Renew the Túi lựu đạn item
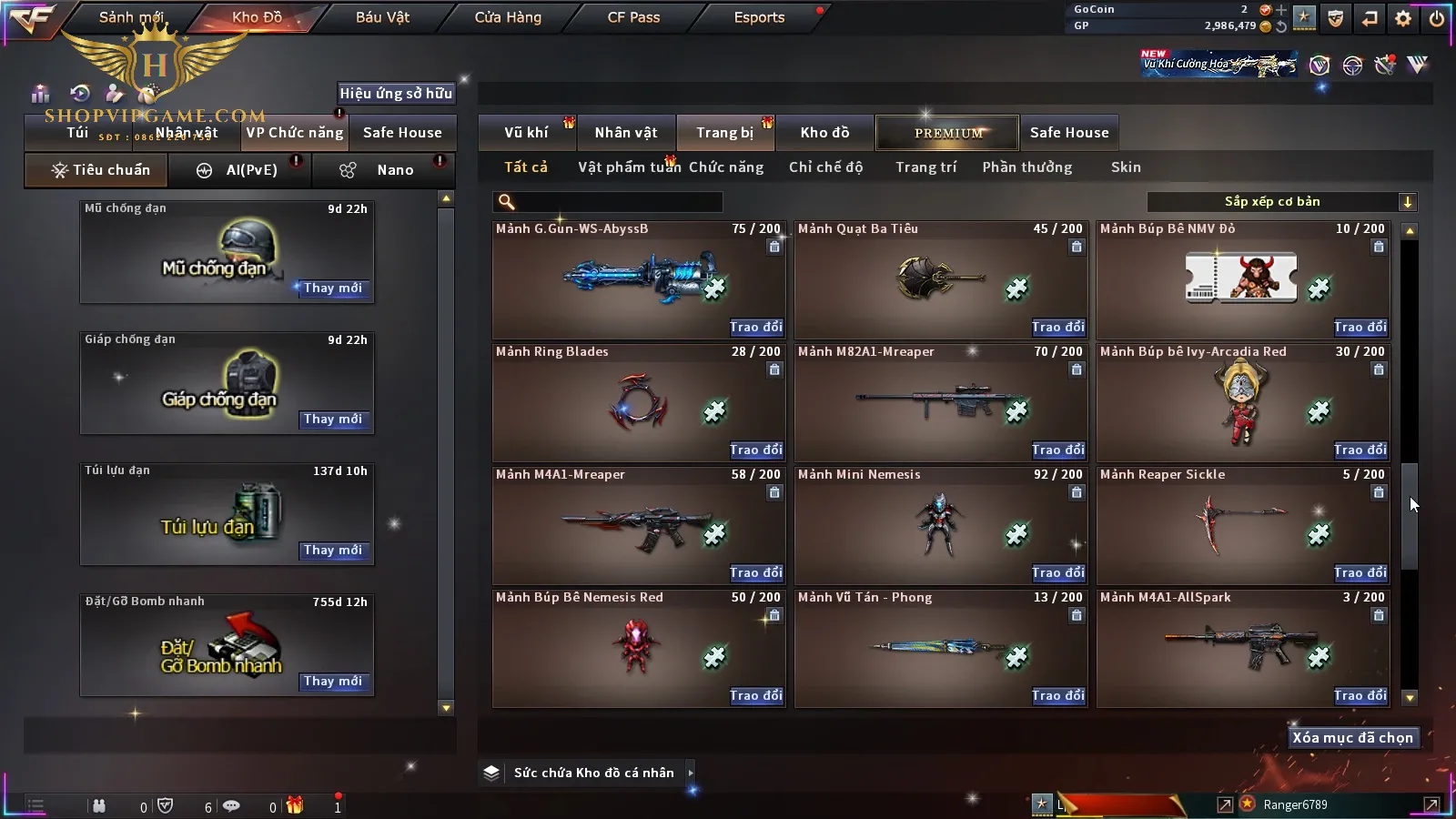Screen dimensions: 1456x819 click(333, 551)
